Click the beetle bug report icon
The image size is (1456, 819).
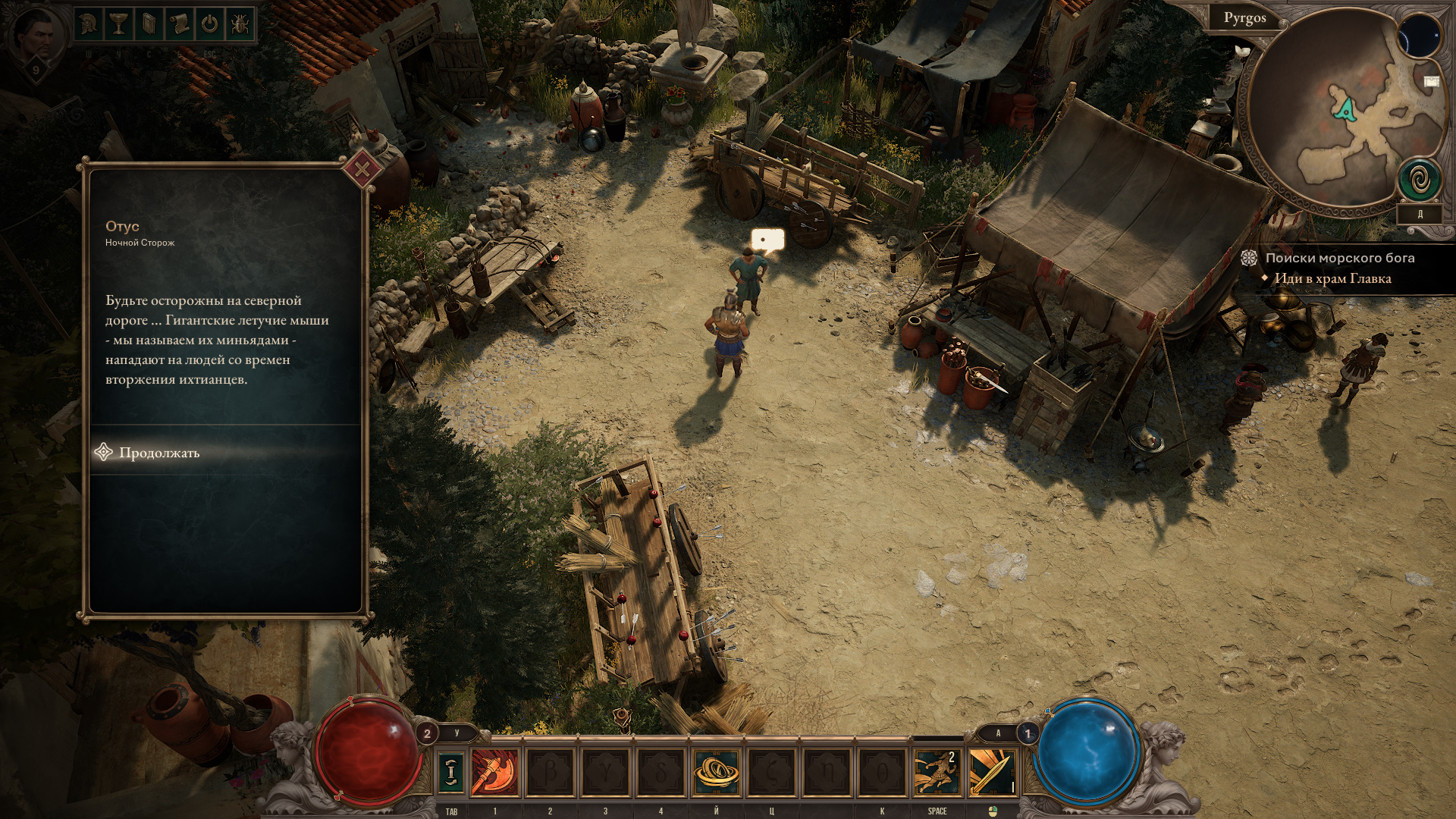pyautogui.click(x=240, y=24)
